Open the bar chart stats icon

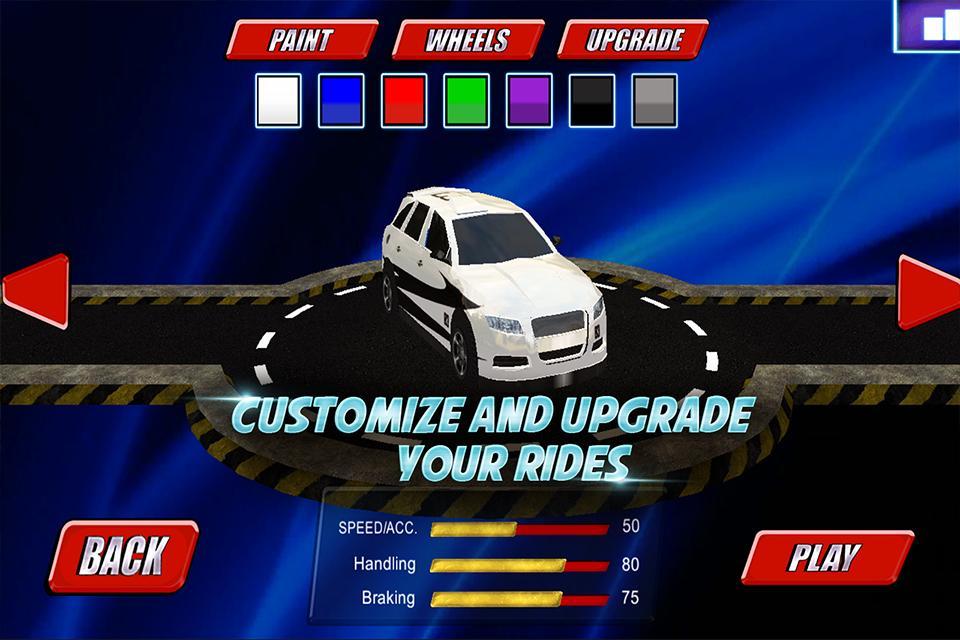click(930, 25)
